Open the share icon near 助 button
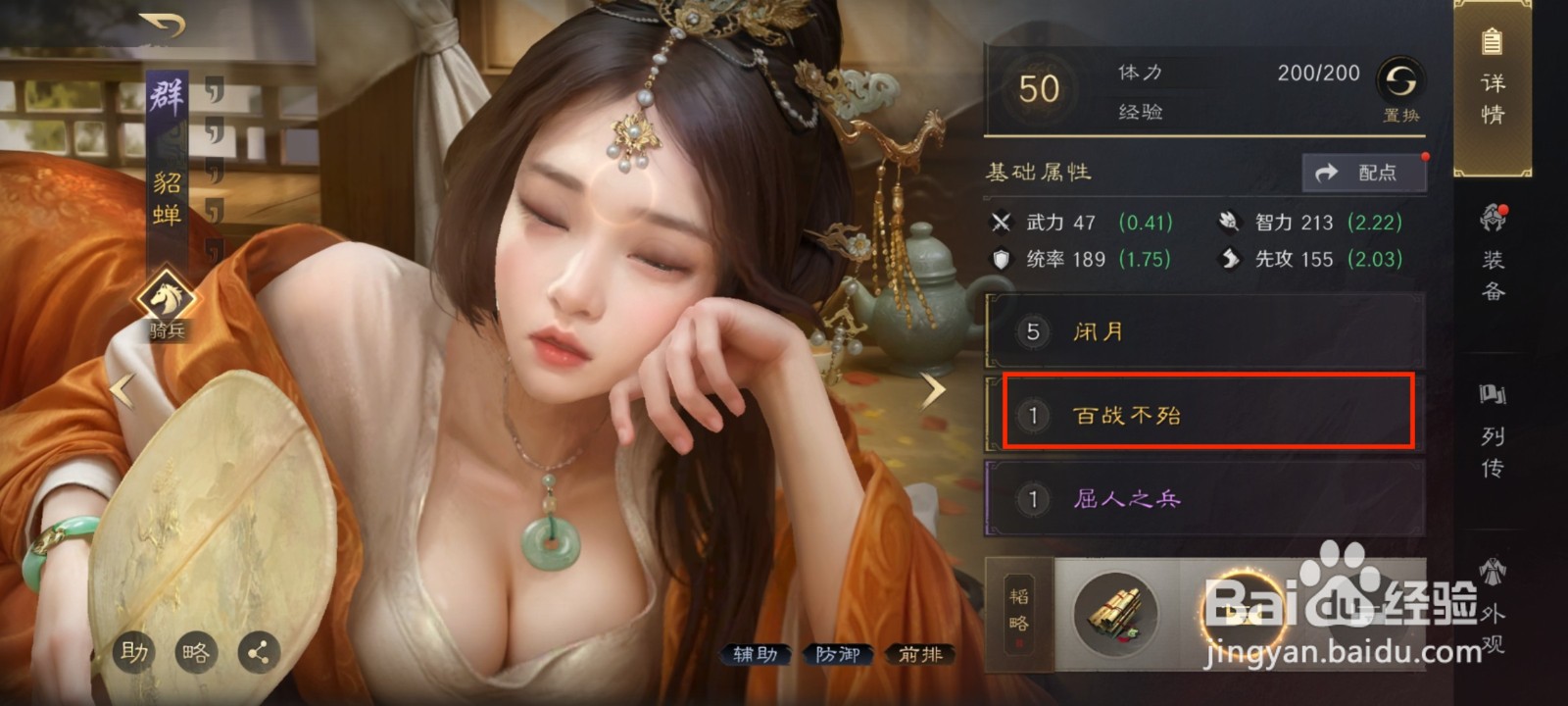Image resolution: width=1568 pixels, height=706 pixels. click(261, 651)
